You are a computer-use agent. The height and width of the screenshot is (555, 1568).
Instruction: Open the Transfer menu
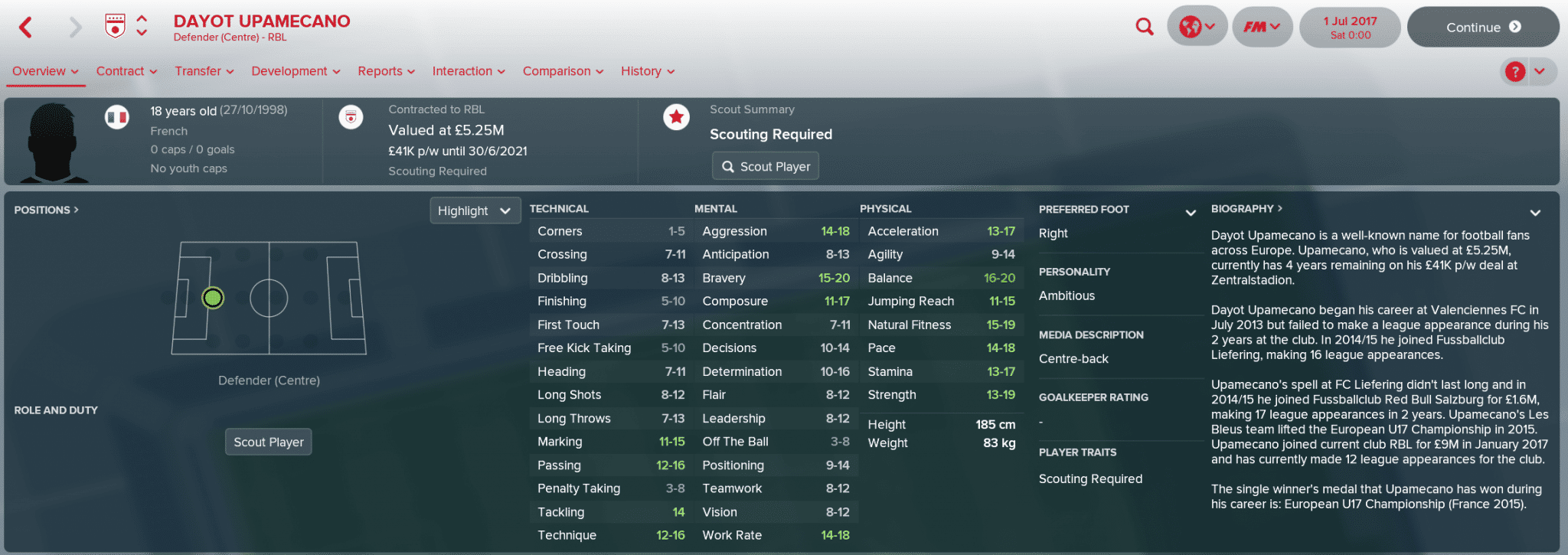click(204, 71)
